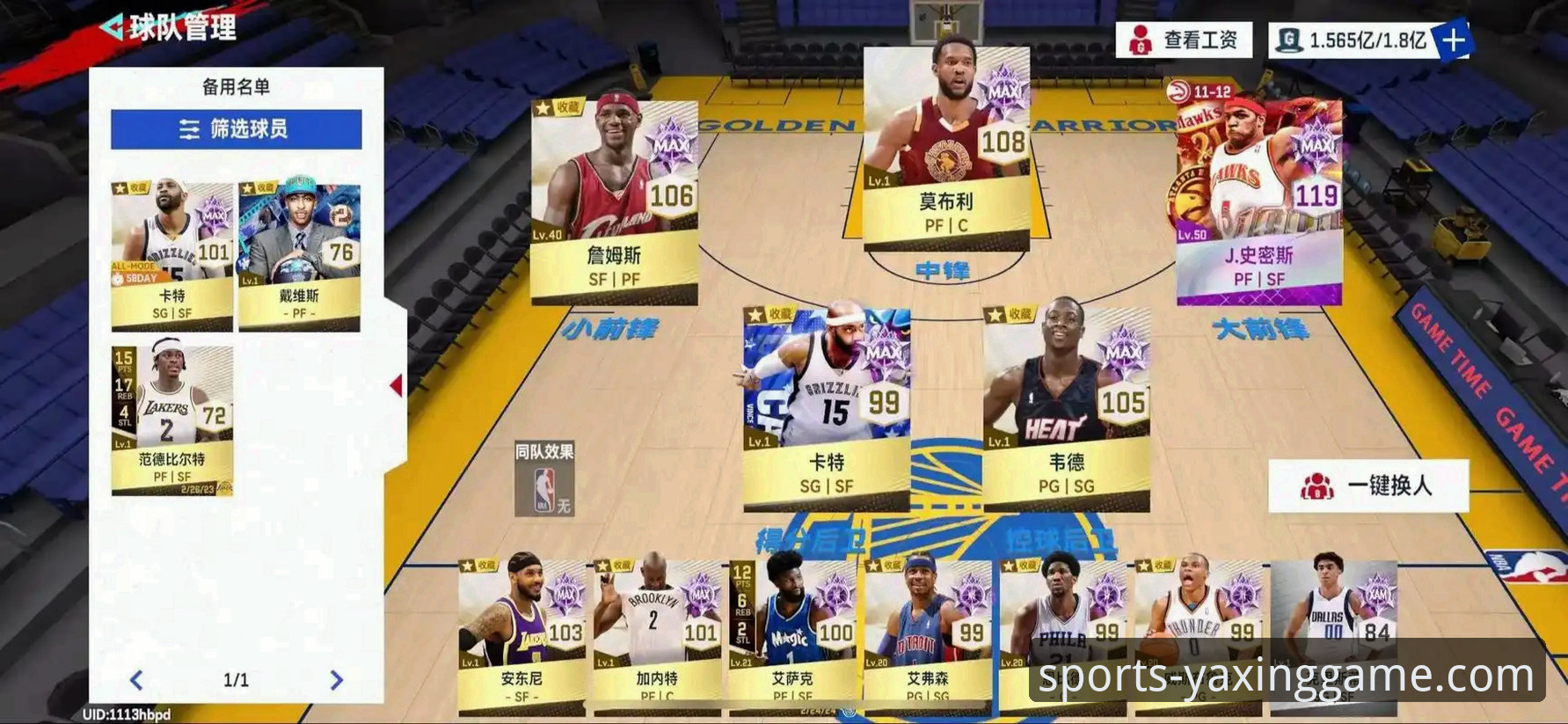Collapse reserve panel with red arrow
Image resolution: width=1568 pixels, height=724 pixels.
click(x=397, y=385)
